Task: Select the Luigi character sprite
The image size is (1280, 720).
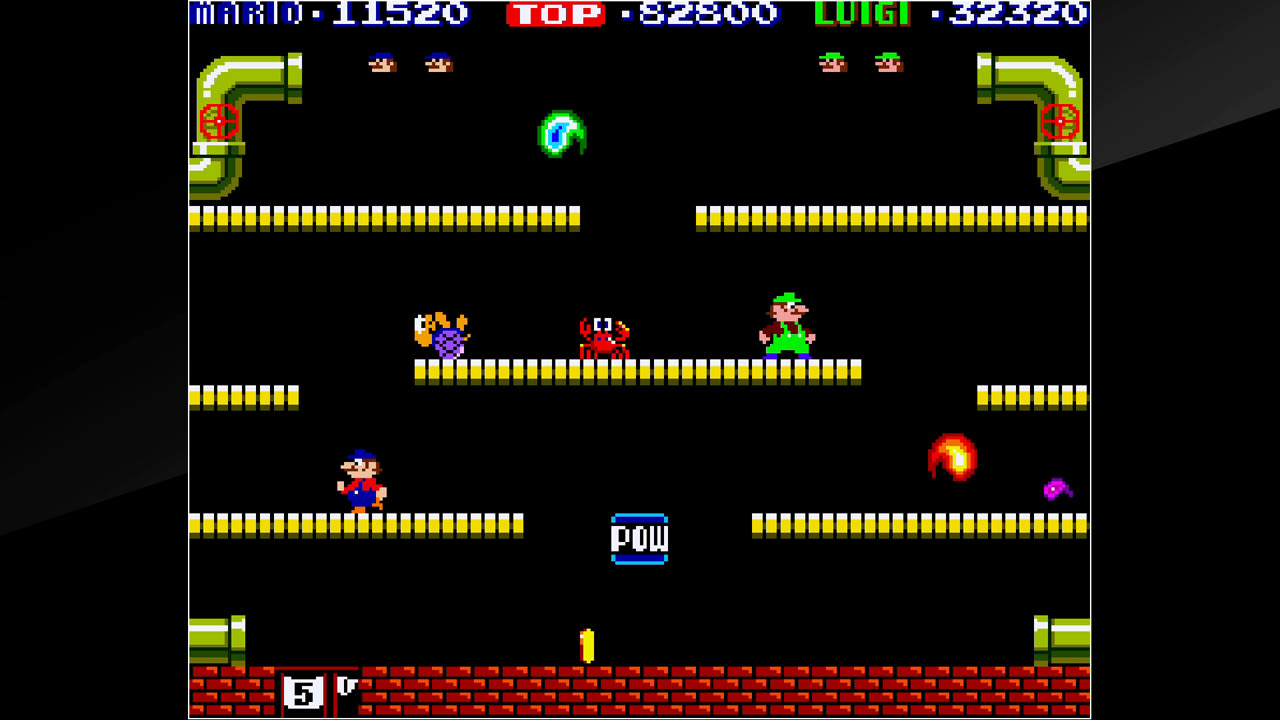Action: pyautogui.click(x=789, y=325)
